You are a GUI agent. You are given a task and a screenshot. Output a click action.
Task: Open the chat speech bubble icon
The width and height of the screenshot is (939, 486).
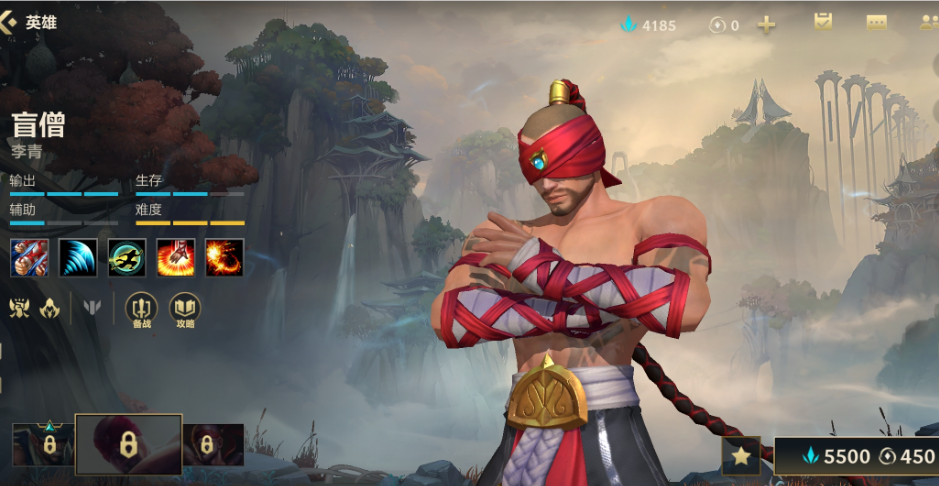[x=876, y=23]
